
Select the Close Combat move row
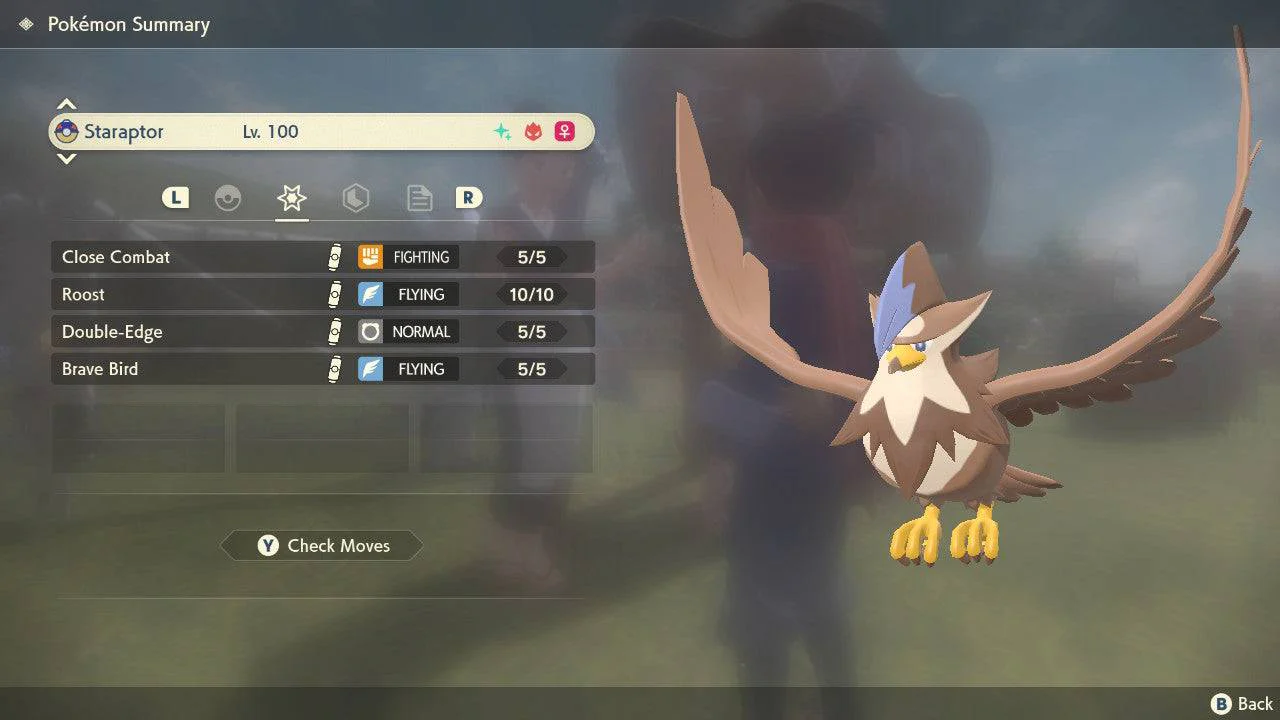click(322, 257)
